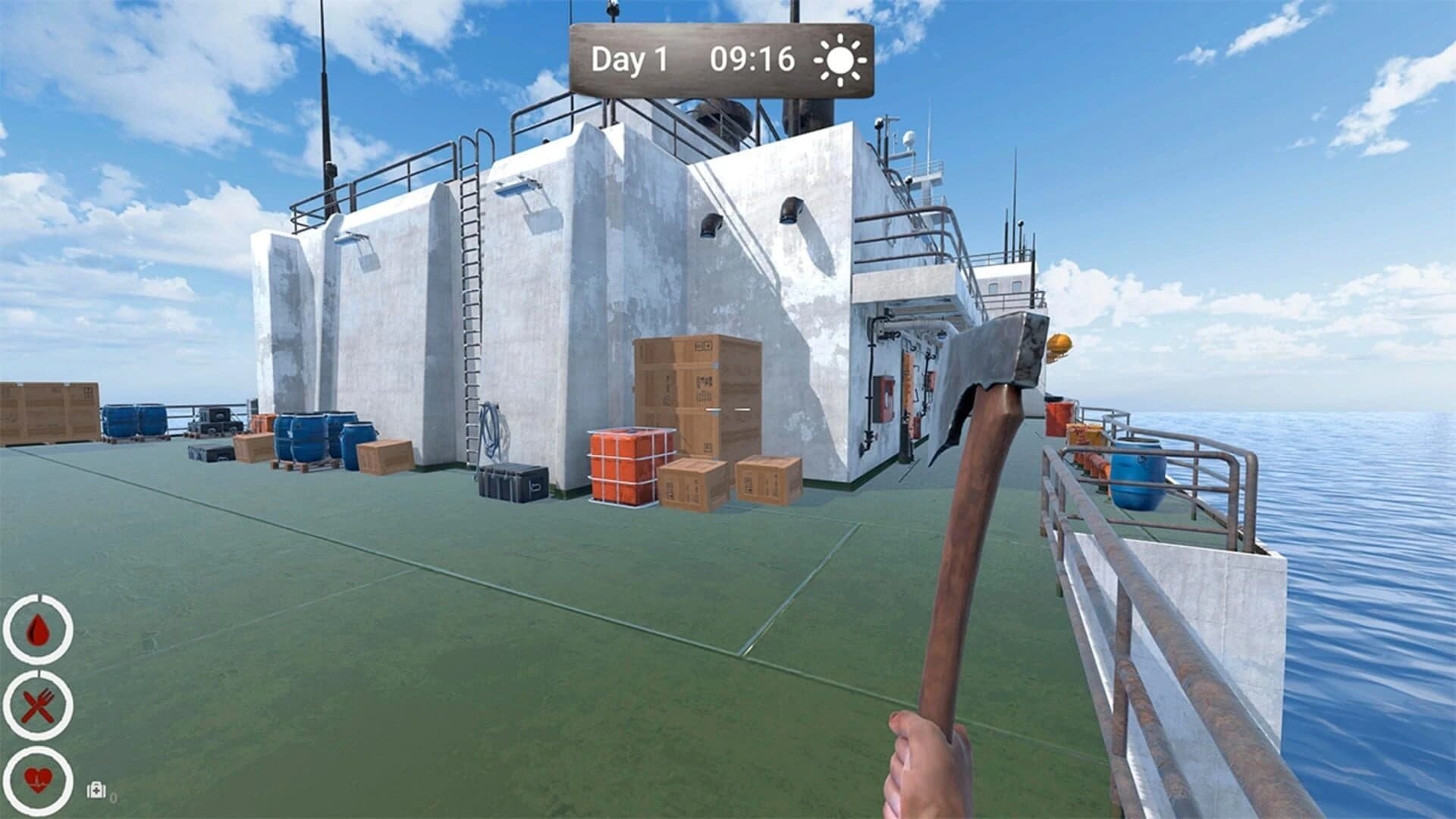This screenshot has height=819, width=1456.
Task: Click the Day 1 label
Action: click(629, 59)
